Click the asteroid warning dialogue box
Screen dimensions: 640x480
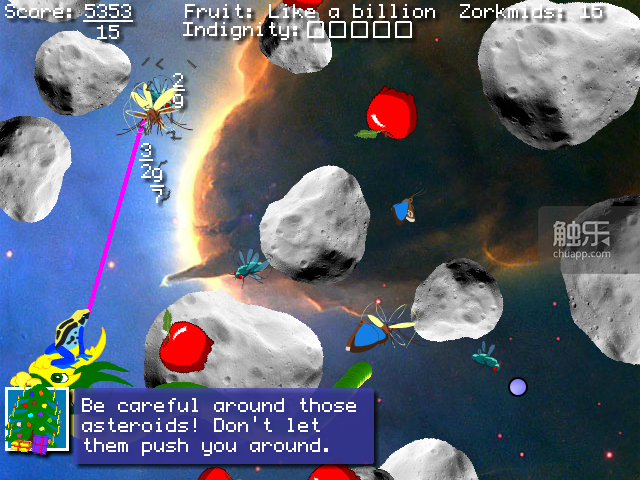[222, 425]
